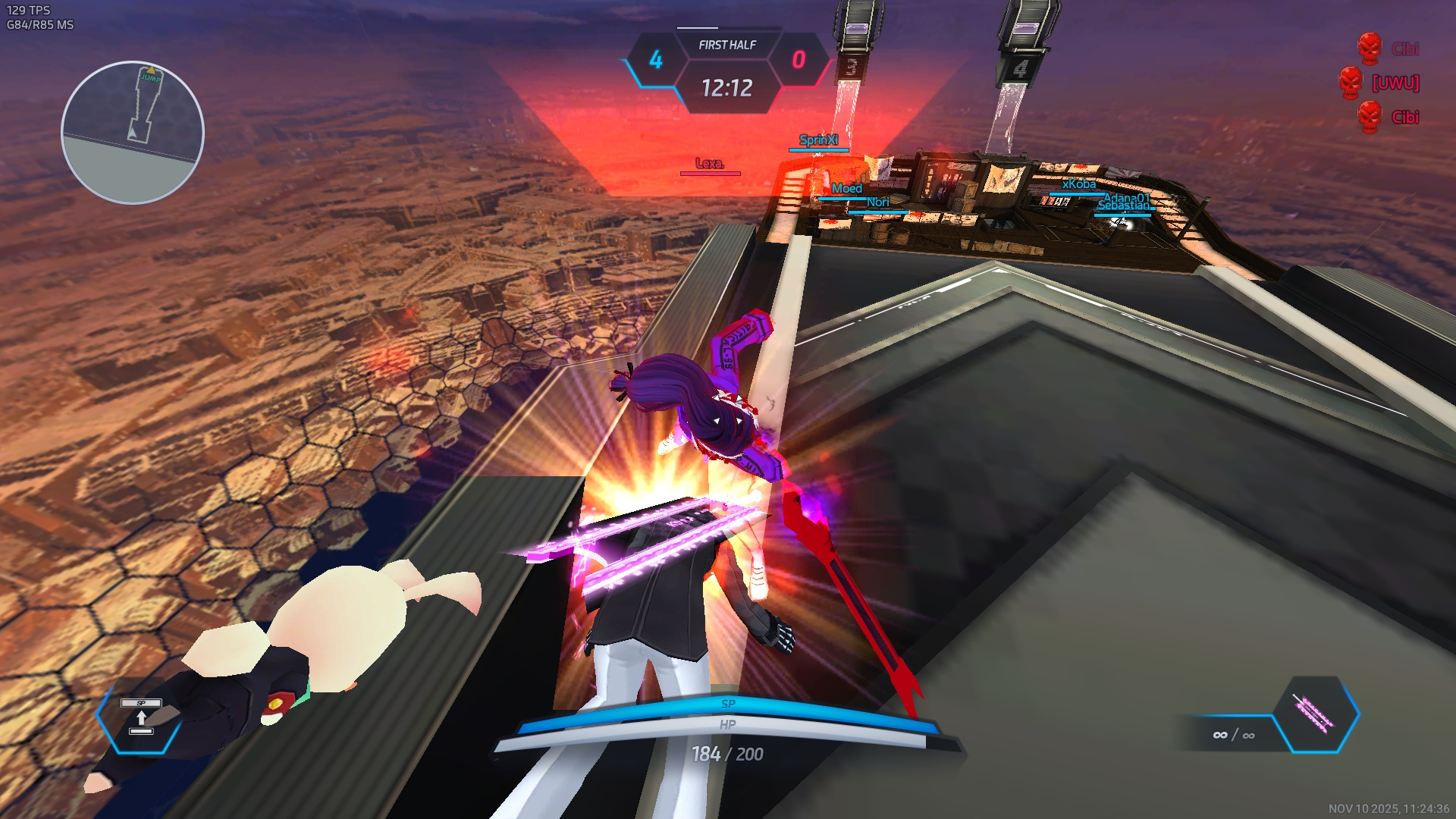Select the pink twin blades weapon icon
1456x819 pixels.
[1316, 714]
